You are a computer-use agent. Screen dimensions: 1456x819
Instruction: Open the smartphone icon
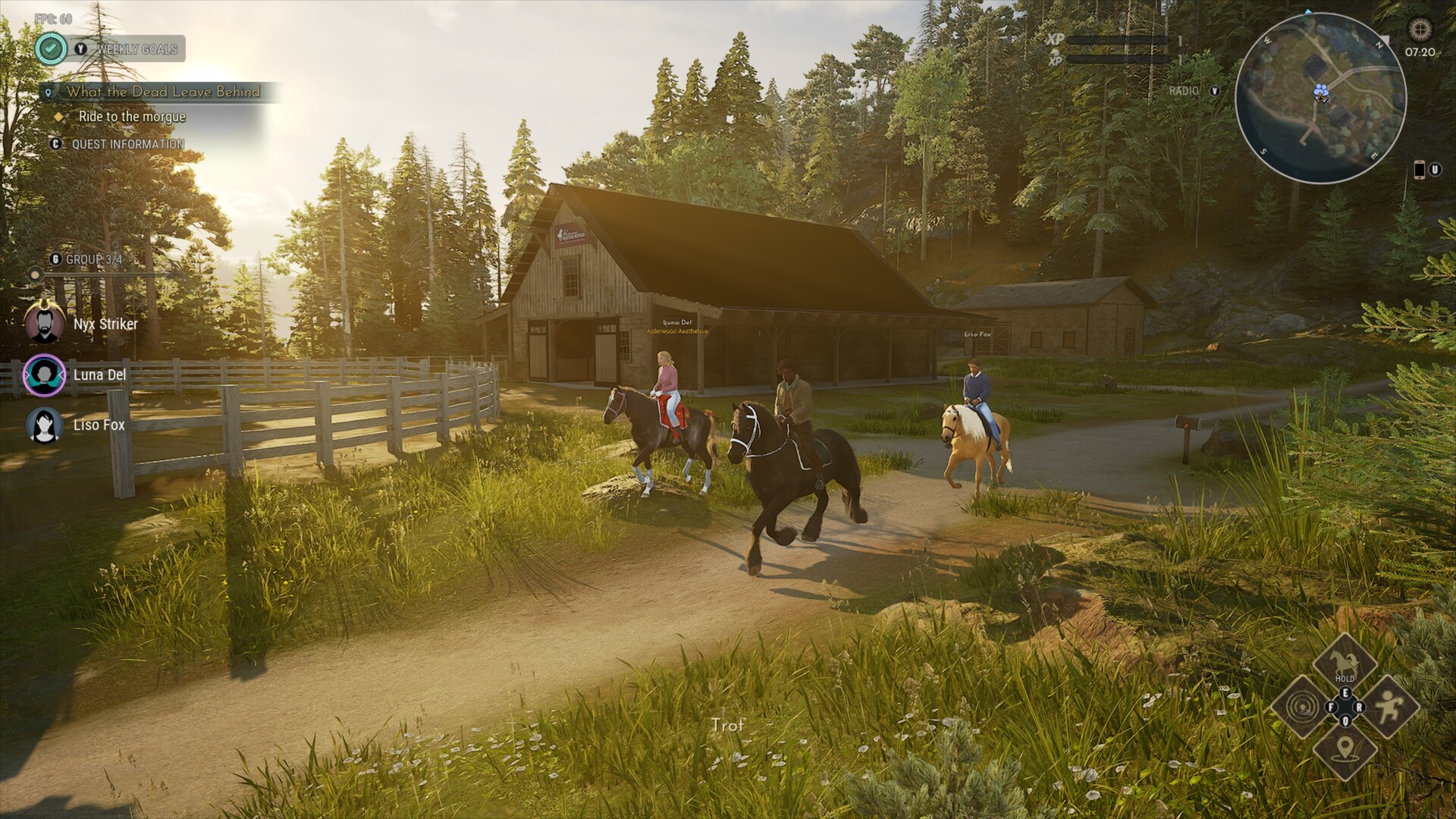point(1419,170)
